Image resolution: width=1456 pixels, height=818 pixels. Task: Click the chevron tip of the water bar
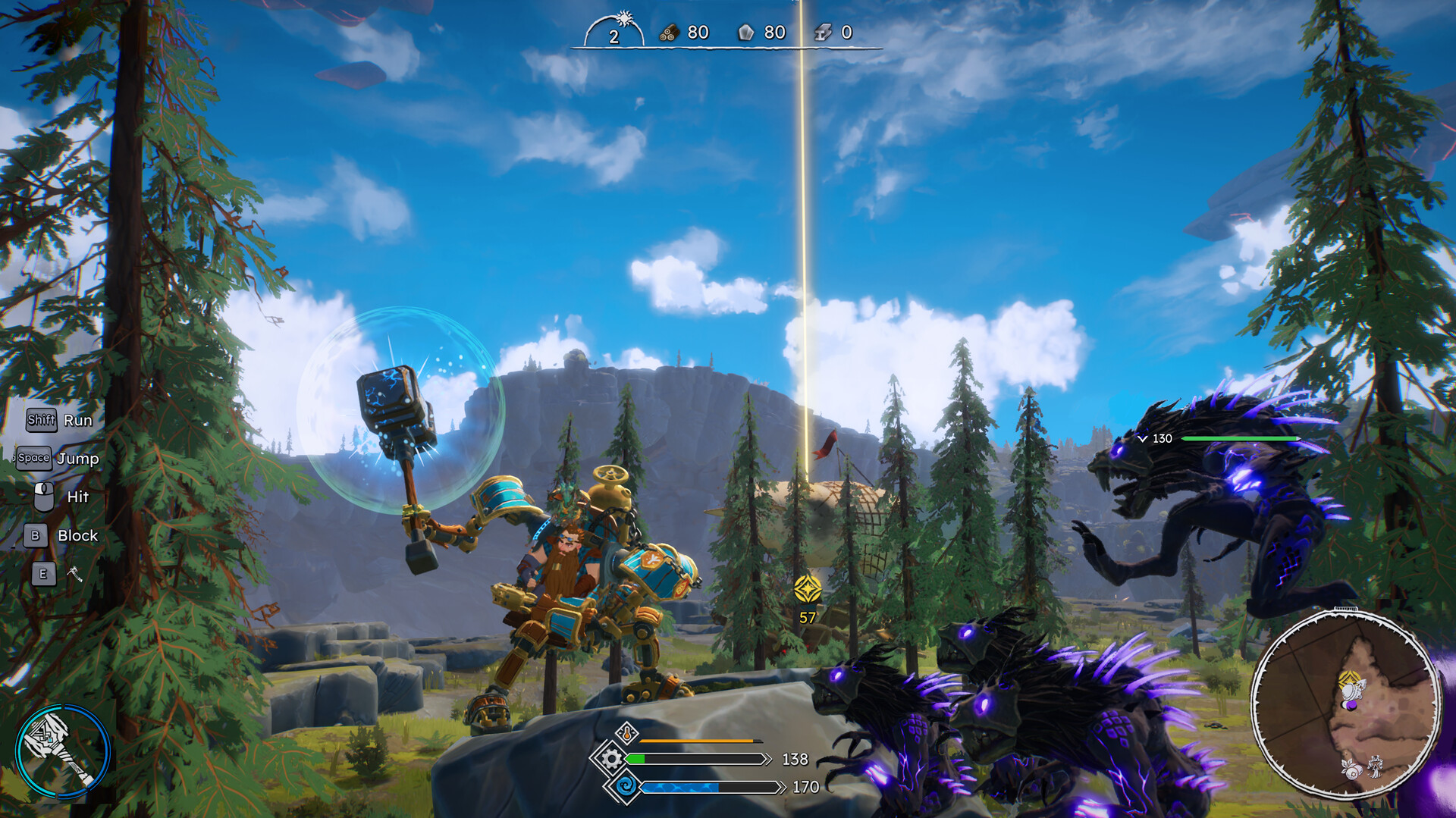783,787
